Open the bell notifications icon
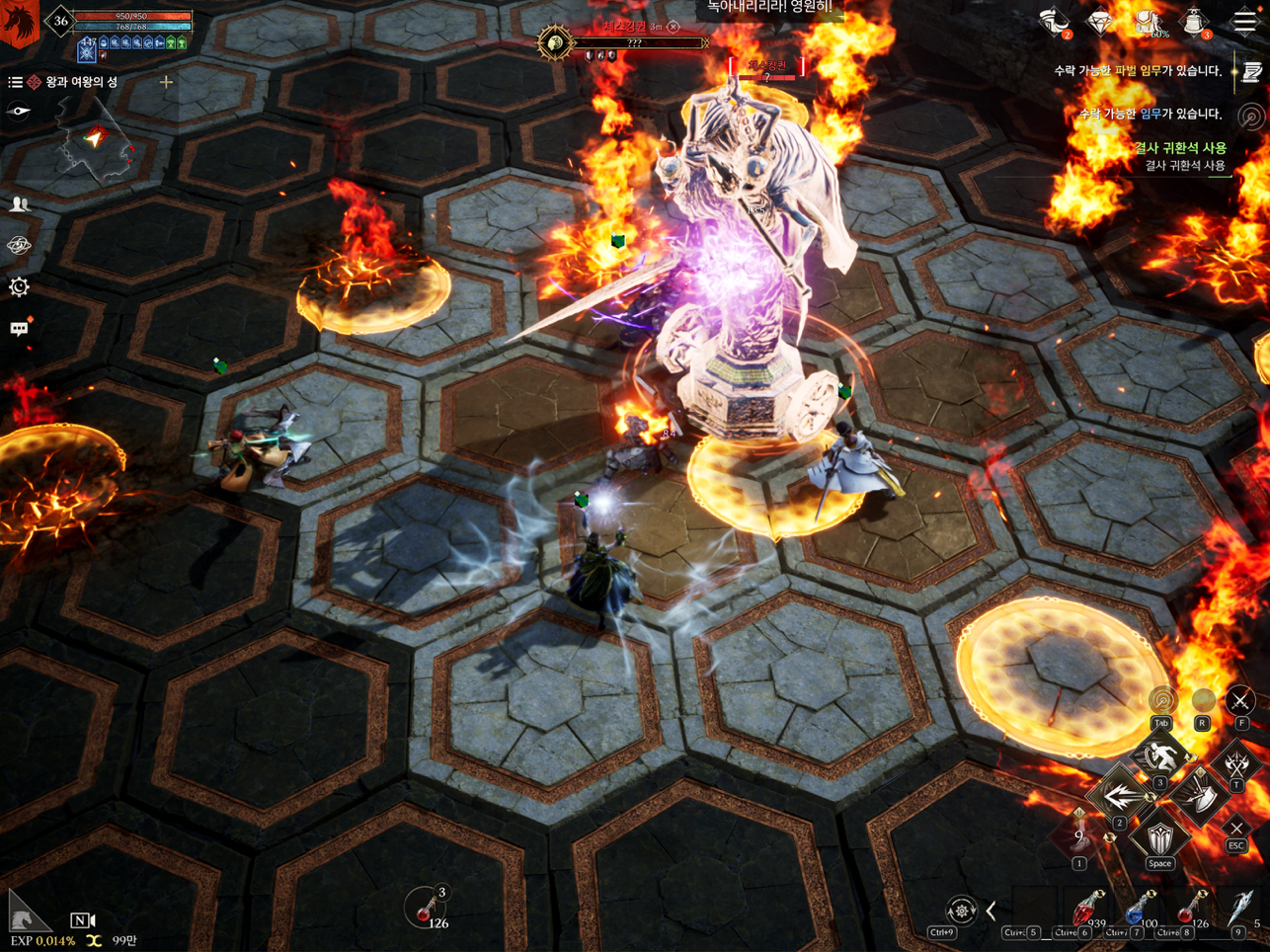This screenshot has width=1270, height=952. pyautogui.click(x=1195, y=22)
